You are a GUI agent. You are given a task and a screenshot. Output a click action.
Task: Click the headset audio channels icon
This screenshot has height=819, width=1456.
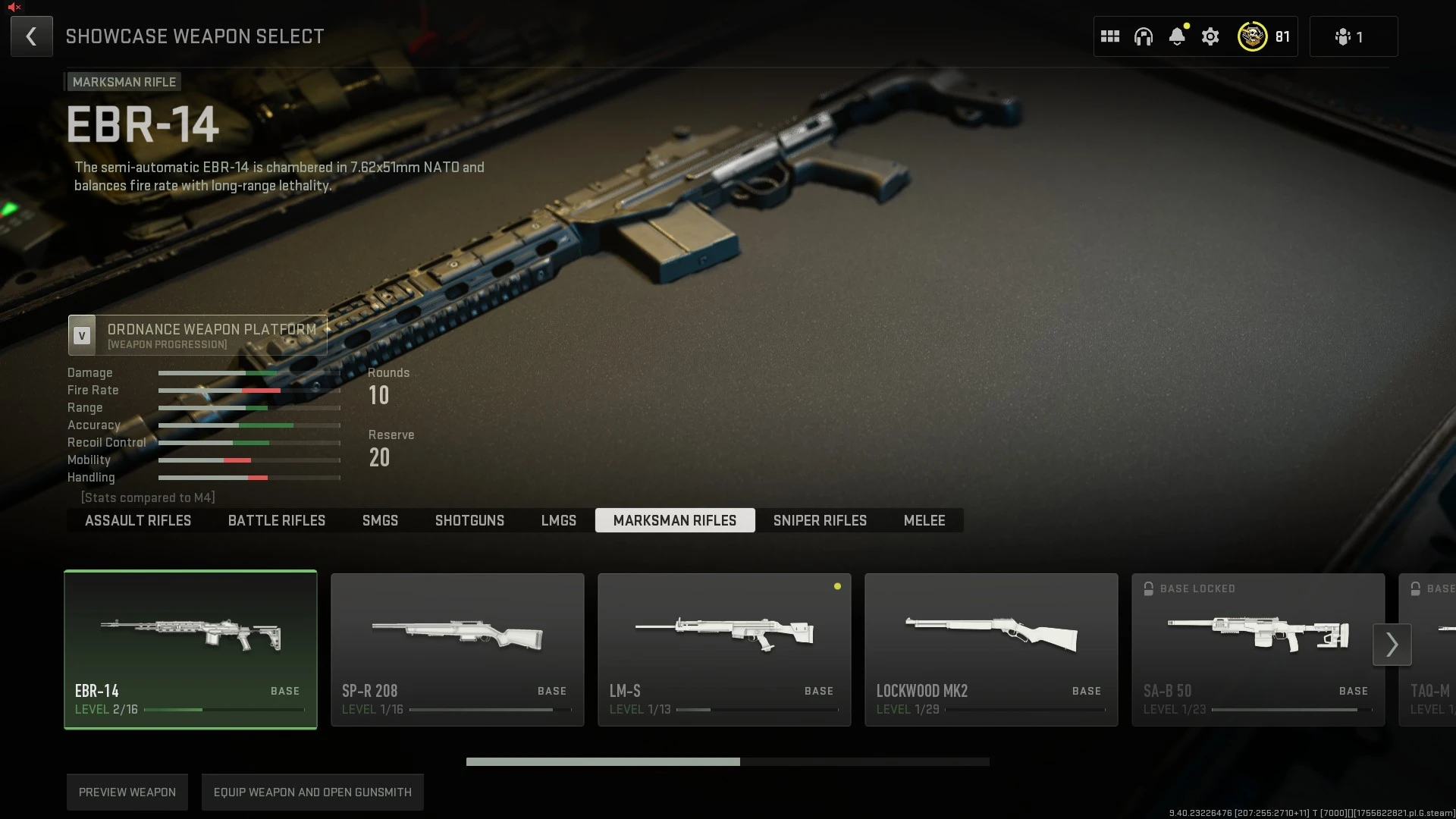(x=1144, y=36)
